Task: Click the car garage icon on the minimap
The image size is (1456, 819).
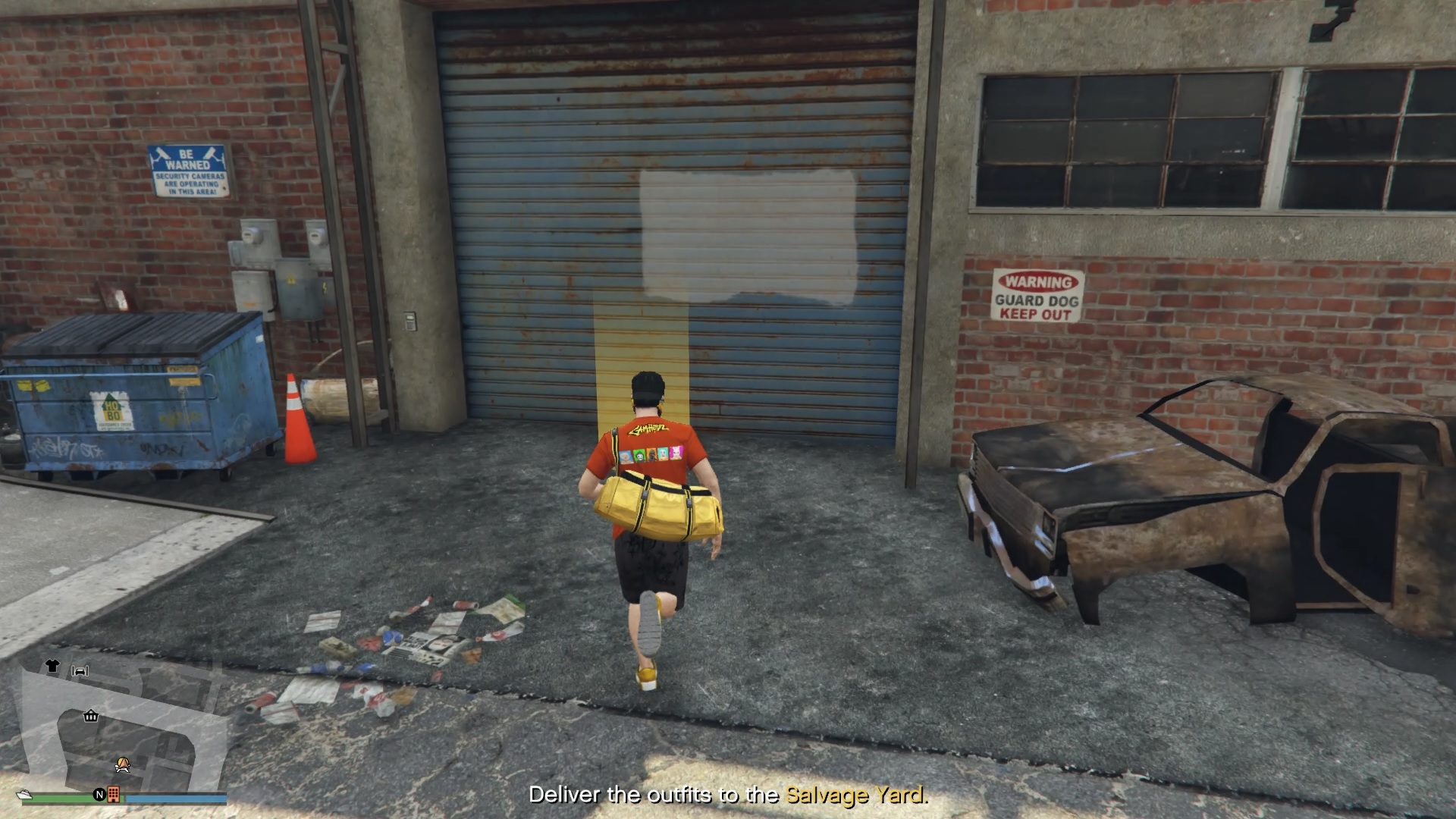Action: 80,672
